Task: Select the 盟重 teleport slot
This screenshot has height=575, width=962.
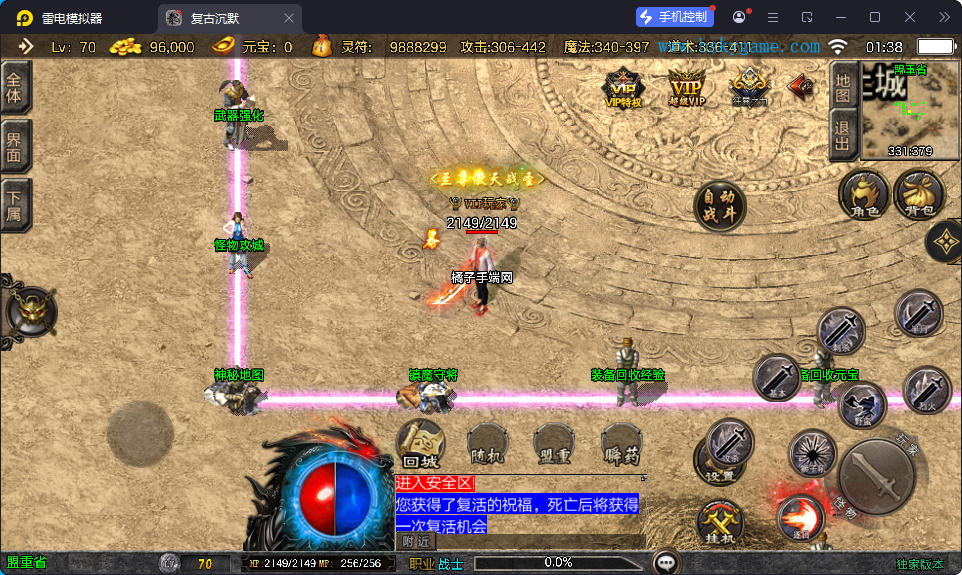Action: coord(555,443)
